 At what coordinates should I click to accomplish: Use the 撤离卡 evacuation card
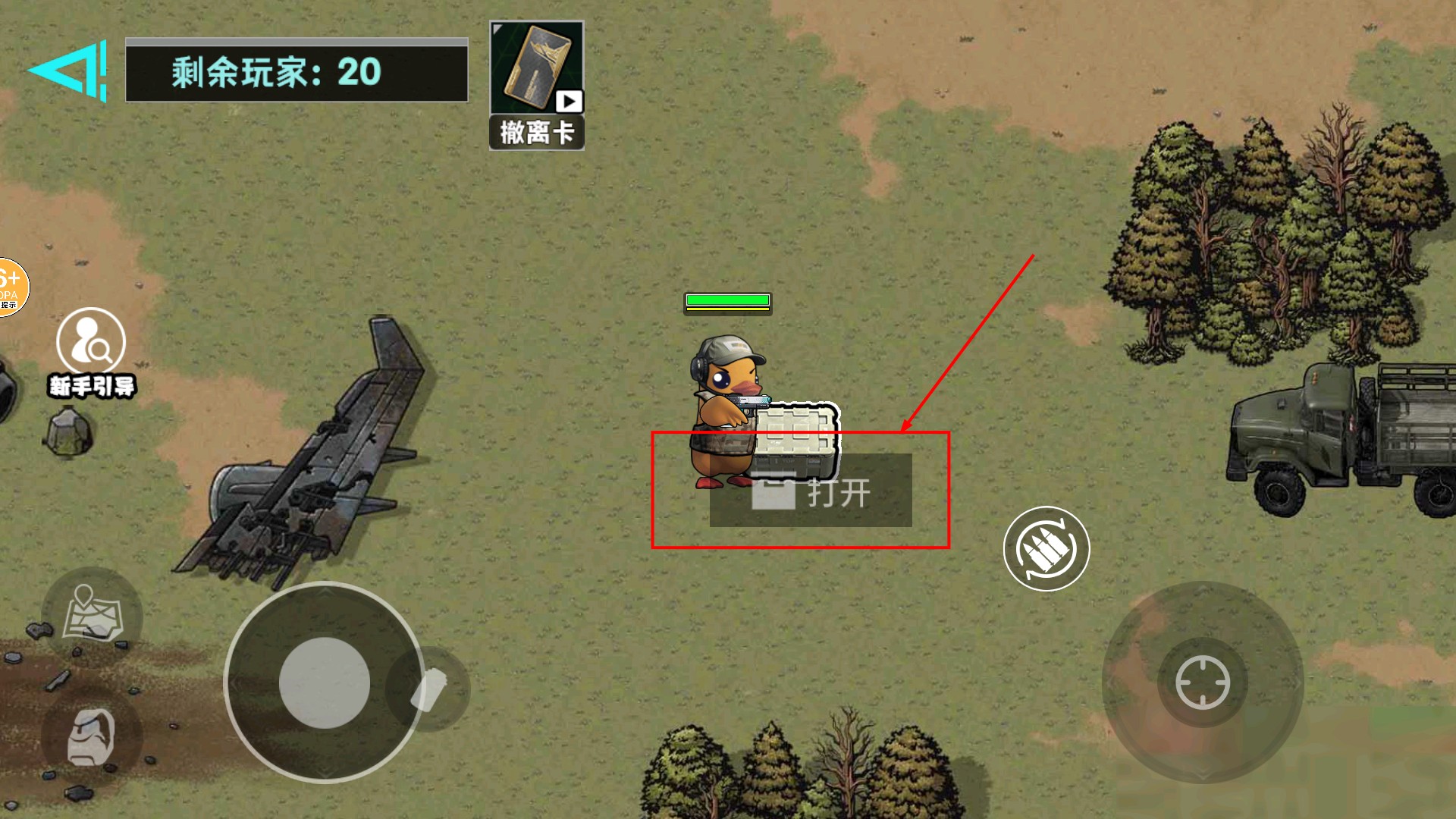(536, 83)
